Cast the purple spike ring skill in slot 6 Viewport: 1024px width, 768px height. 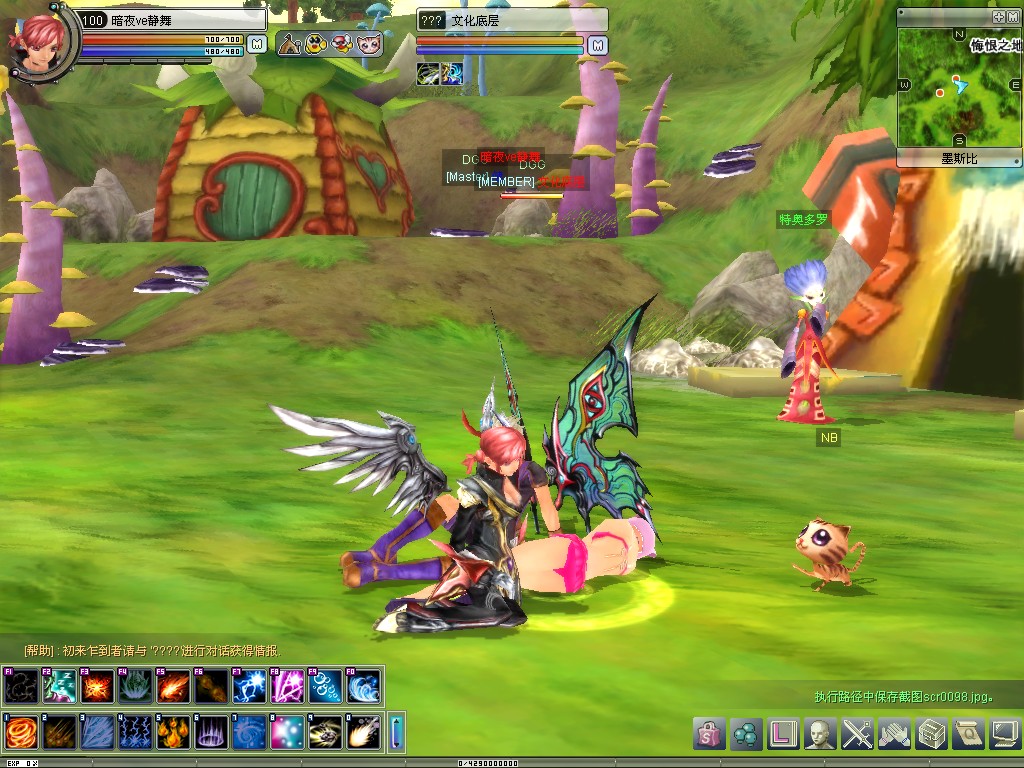[210, 732]
